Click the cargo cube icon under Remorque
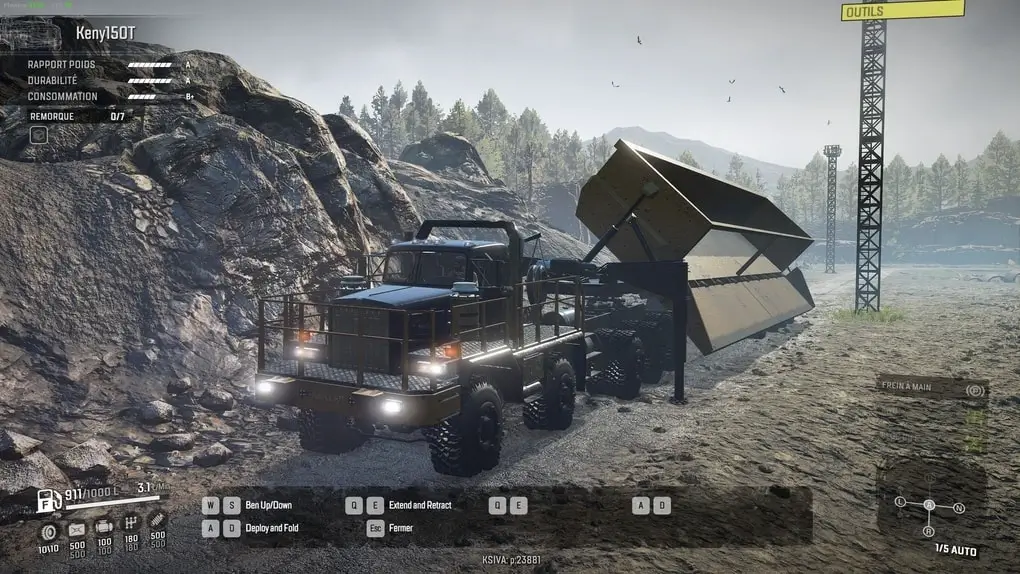Image resolution: width=1020 pixels, height=574 pixels. pyautogui.click(x=38, y=134)
